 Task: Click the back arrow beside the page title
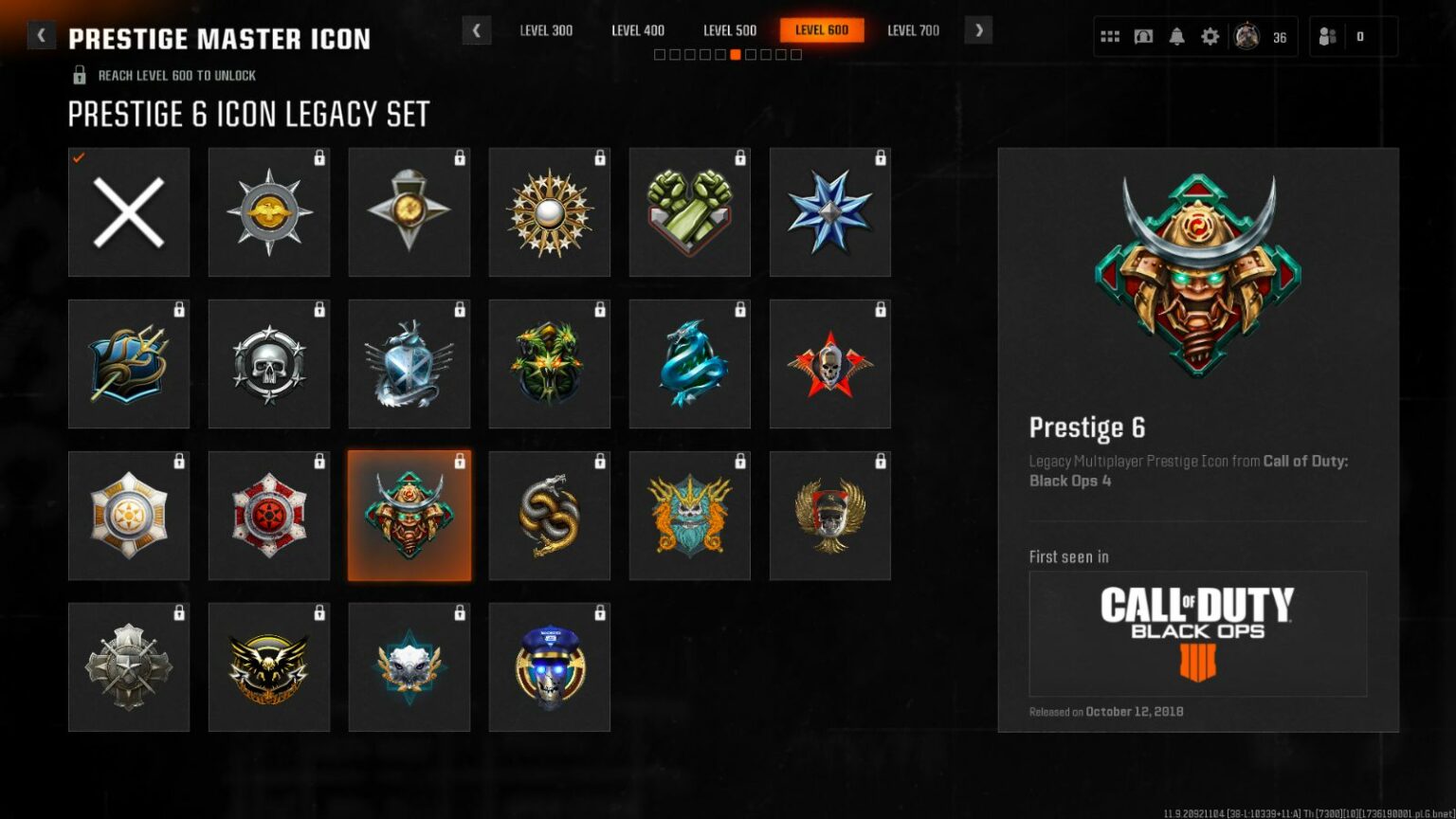coord(41,34)
